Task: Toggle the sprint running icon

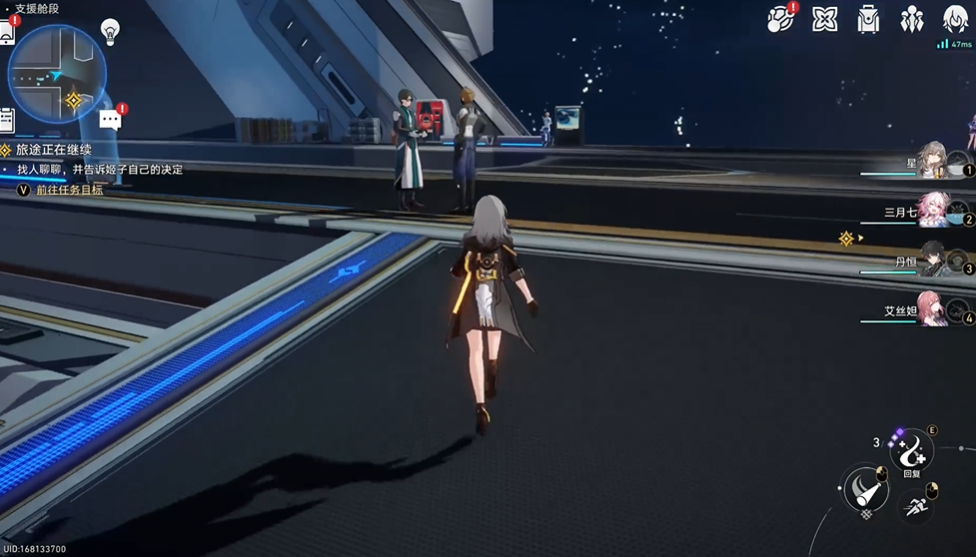Action: [916, 507]
